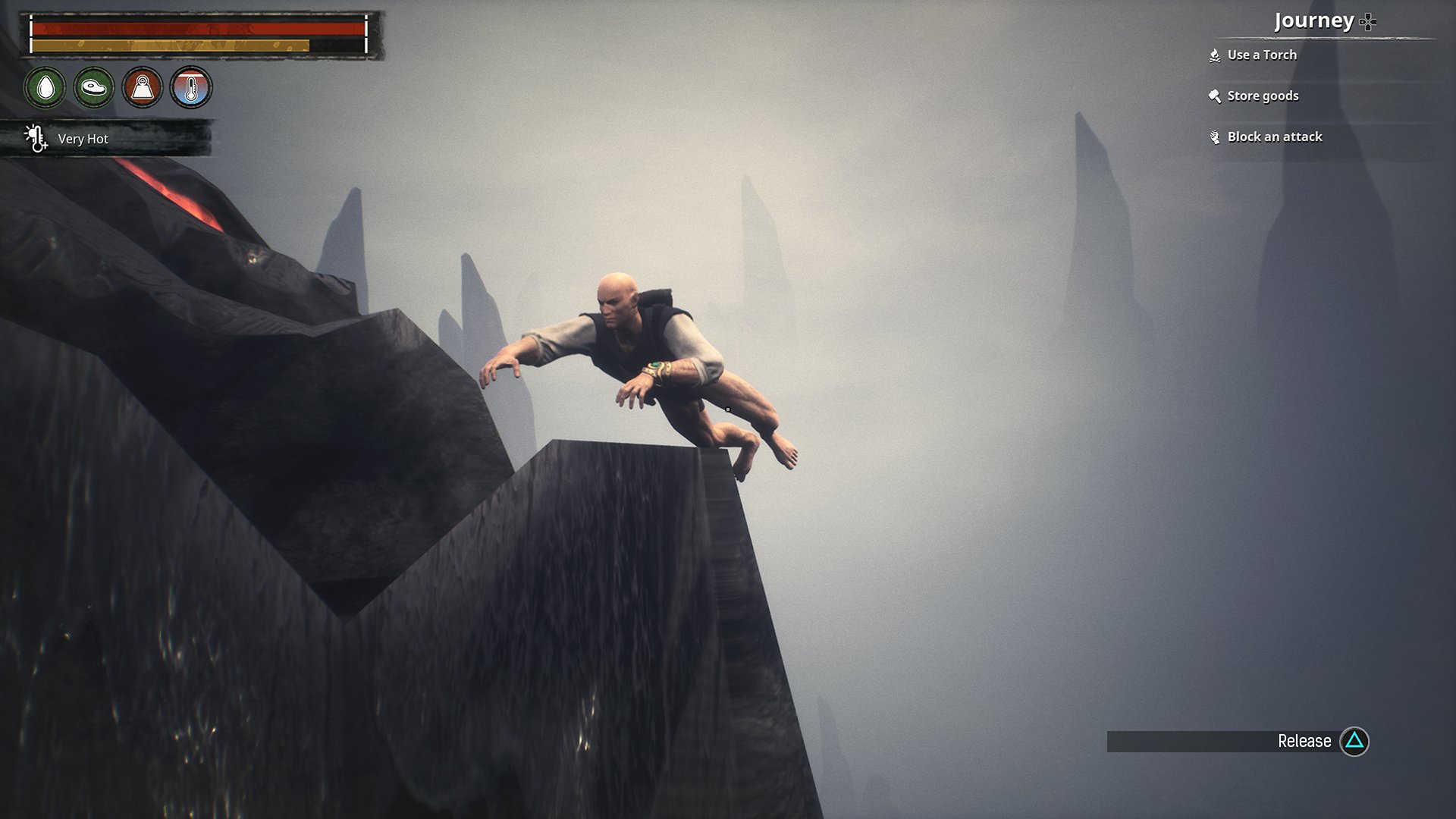This screenshot has height=819, width=1456.
Task: Select the Use a Torch journey step
Action: pos(1261,55)
